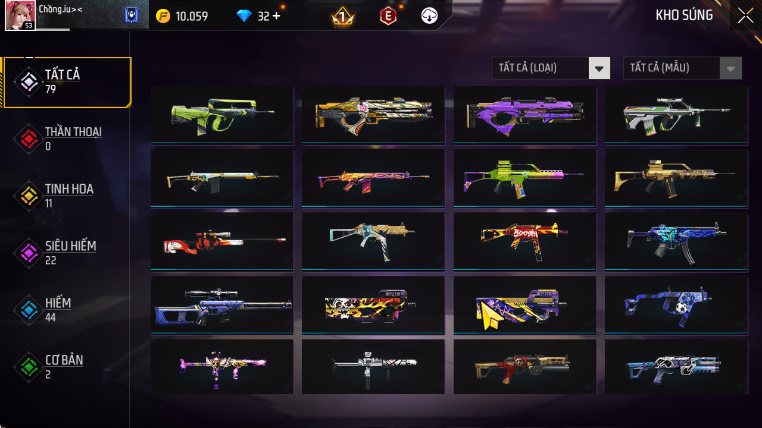This screenshot has height=428, width=762.
Task: Open the Tất Cả (Loại) dropdown
Action: pyautogui.click(x=552, y=68)
